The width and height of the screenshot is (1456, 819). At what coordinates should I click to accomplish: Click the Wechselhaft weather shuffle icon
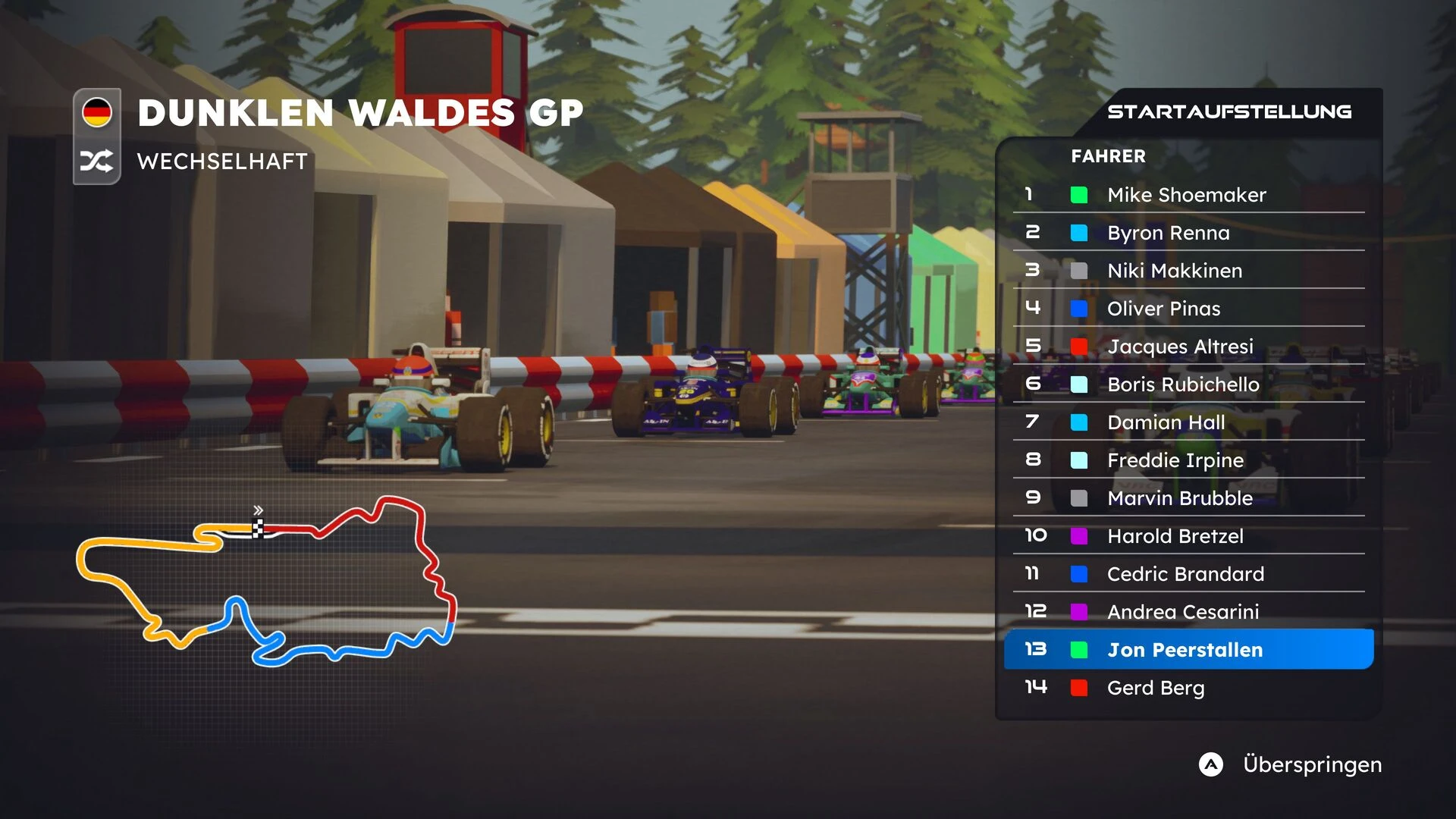[97, 161]
